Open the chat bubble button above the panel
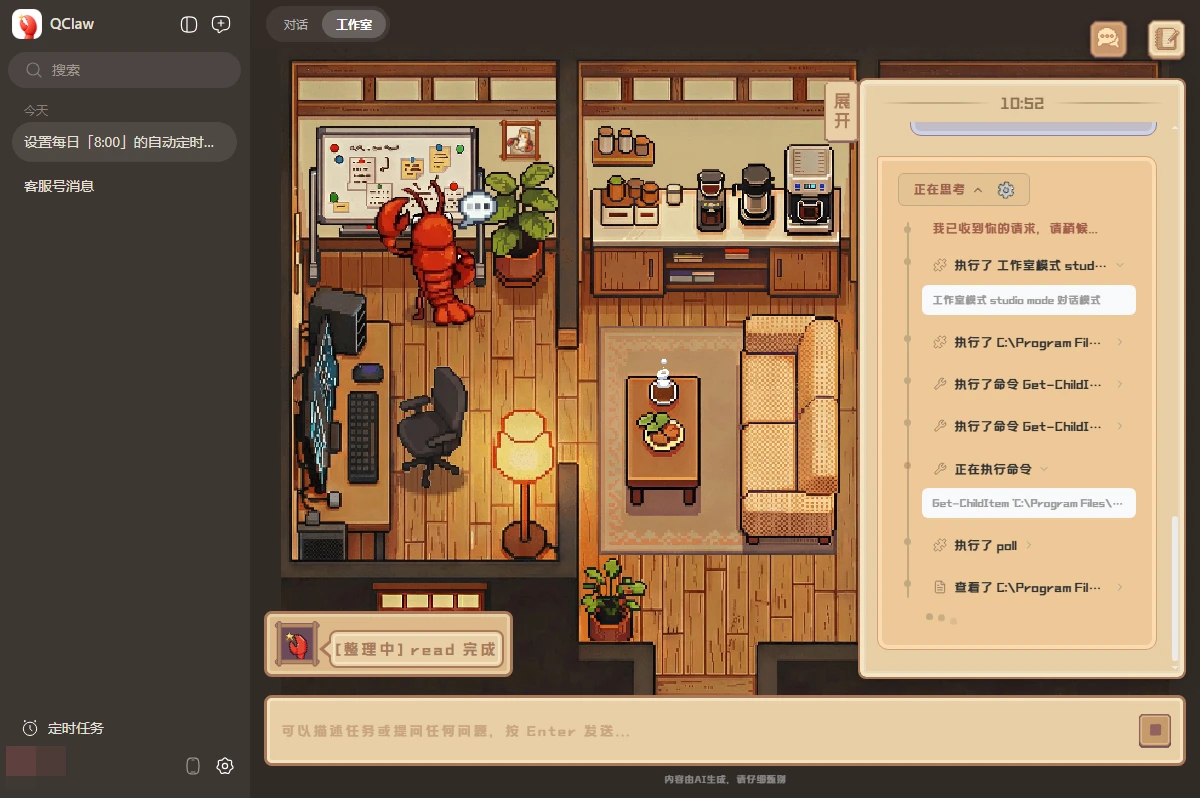The image size is (1200, 798). coord(1108,39)
